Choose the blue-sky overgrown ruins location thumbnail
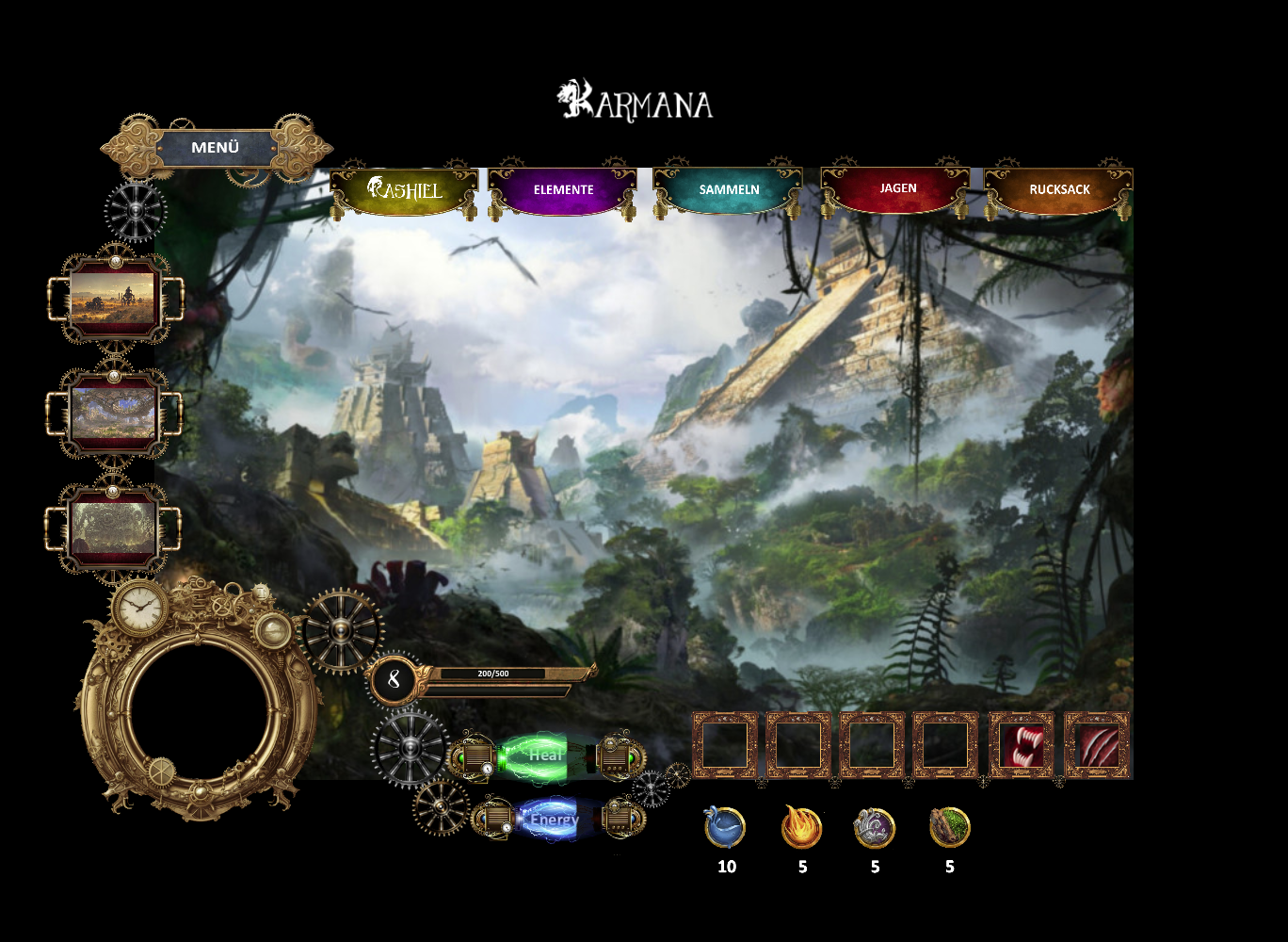1288x942 pixels. pos(113,414)
